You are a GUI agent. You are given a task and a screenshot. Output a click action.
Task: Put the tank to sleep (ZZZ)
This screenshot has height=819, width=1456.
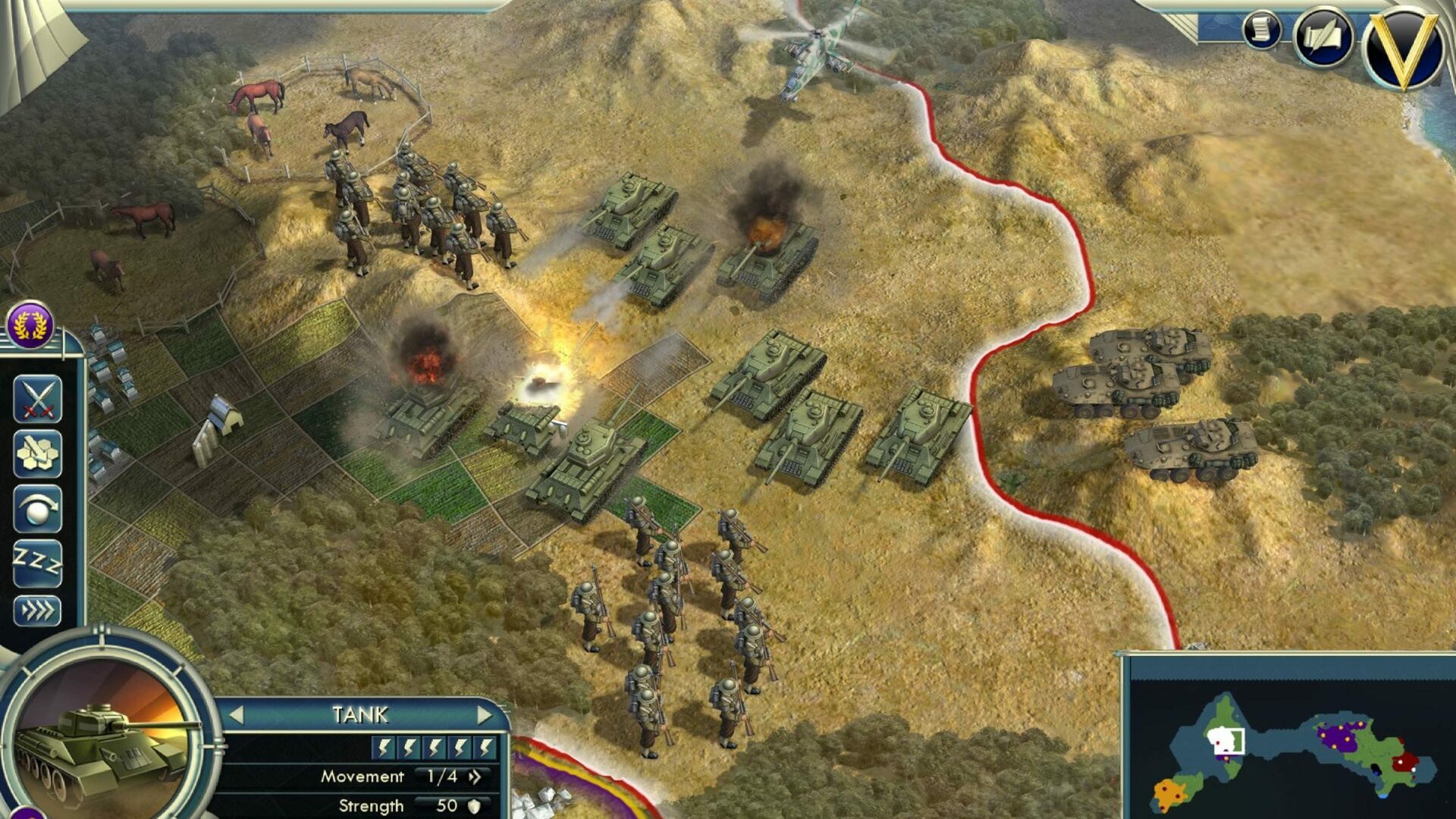point(37,563)
